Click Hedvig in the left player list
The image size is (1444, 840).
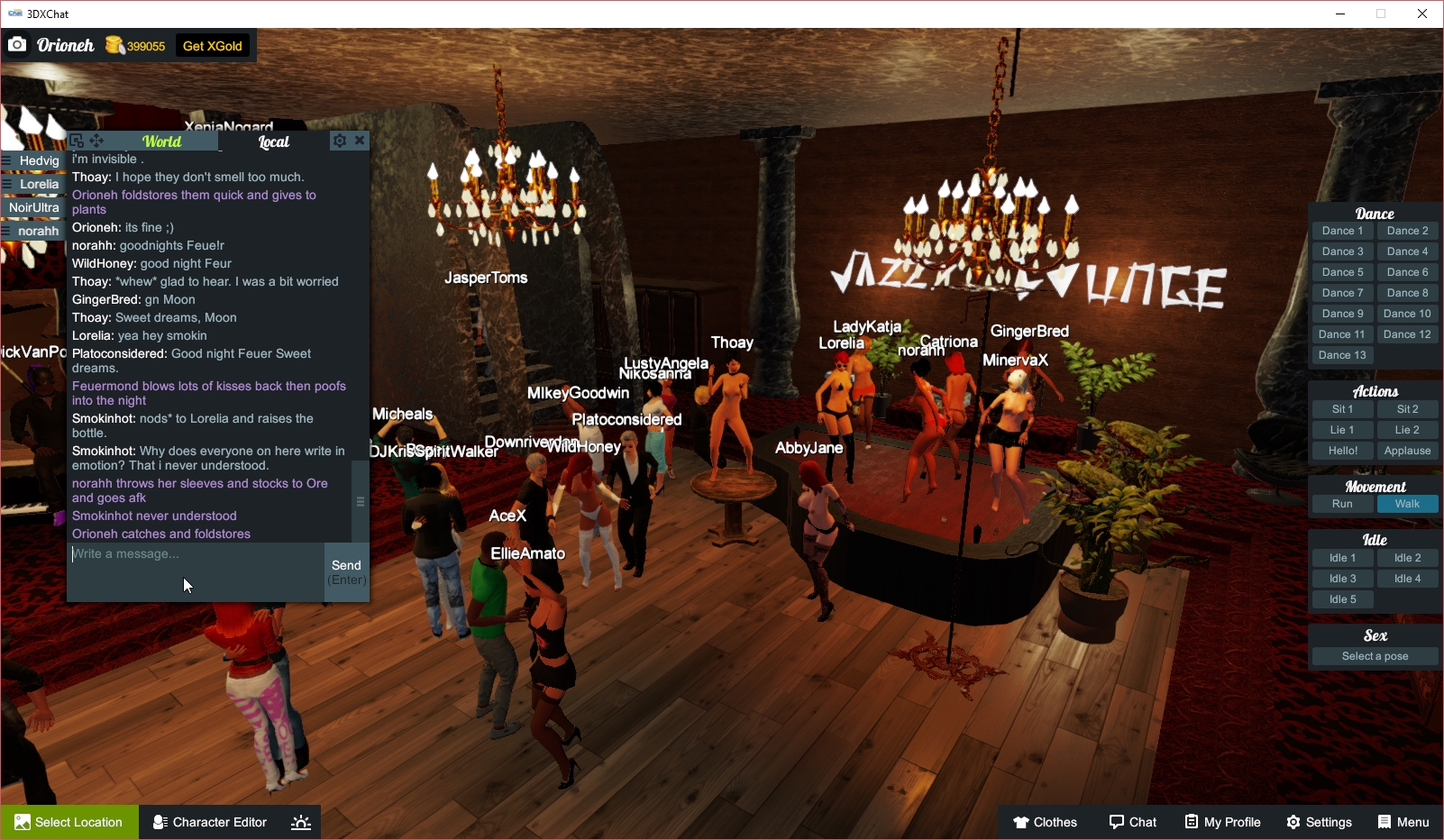(x=40, y=160)
